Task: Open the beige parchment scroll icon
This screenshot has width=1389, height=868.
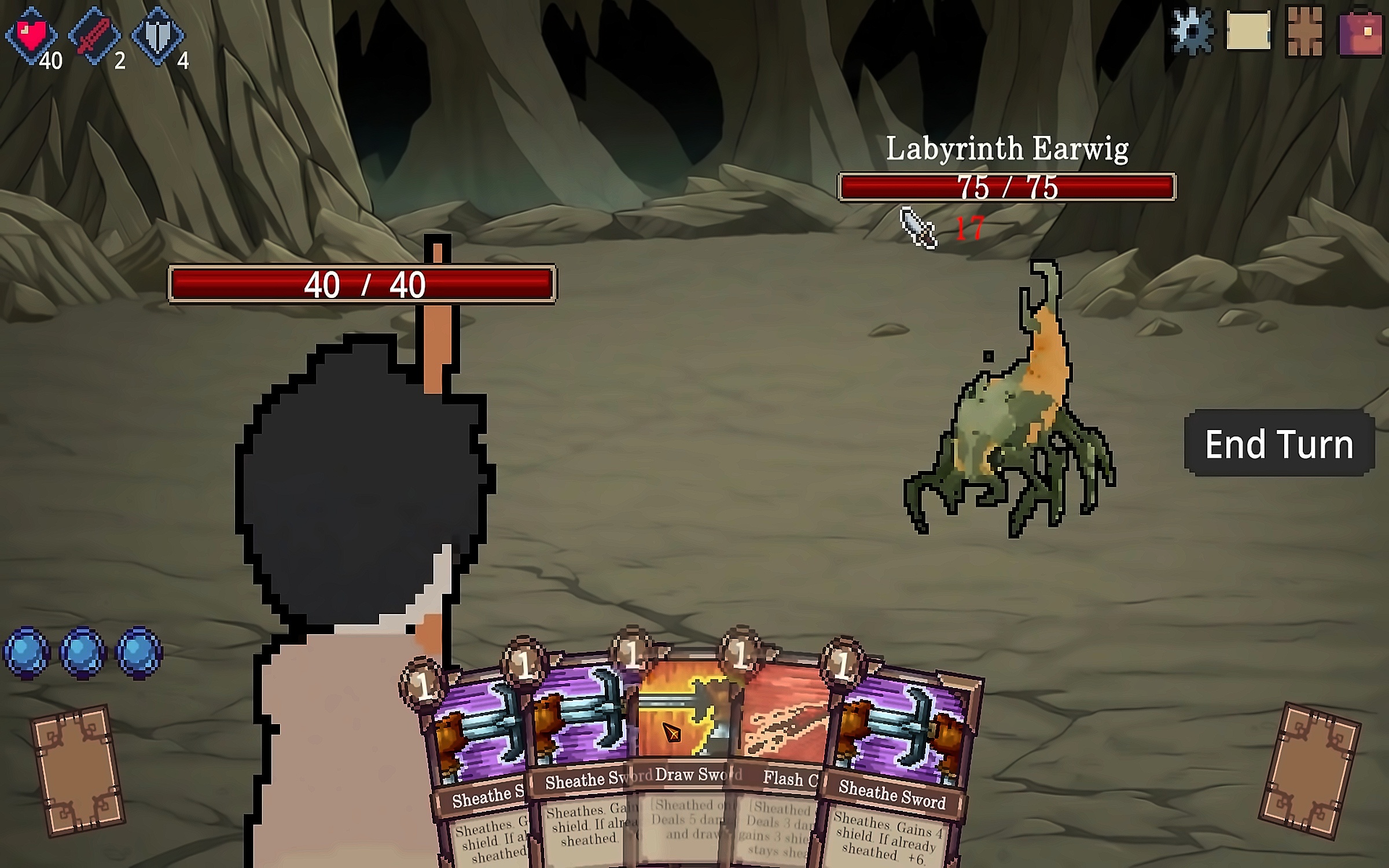Action: point(1248,31)
